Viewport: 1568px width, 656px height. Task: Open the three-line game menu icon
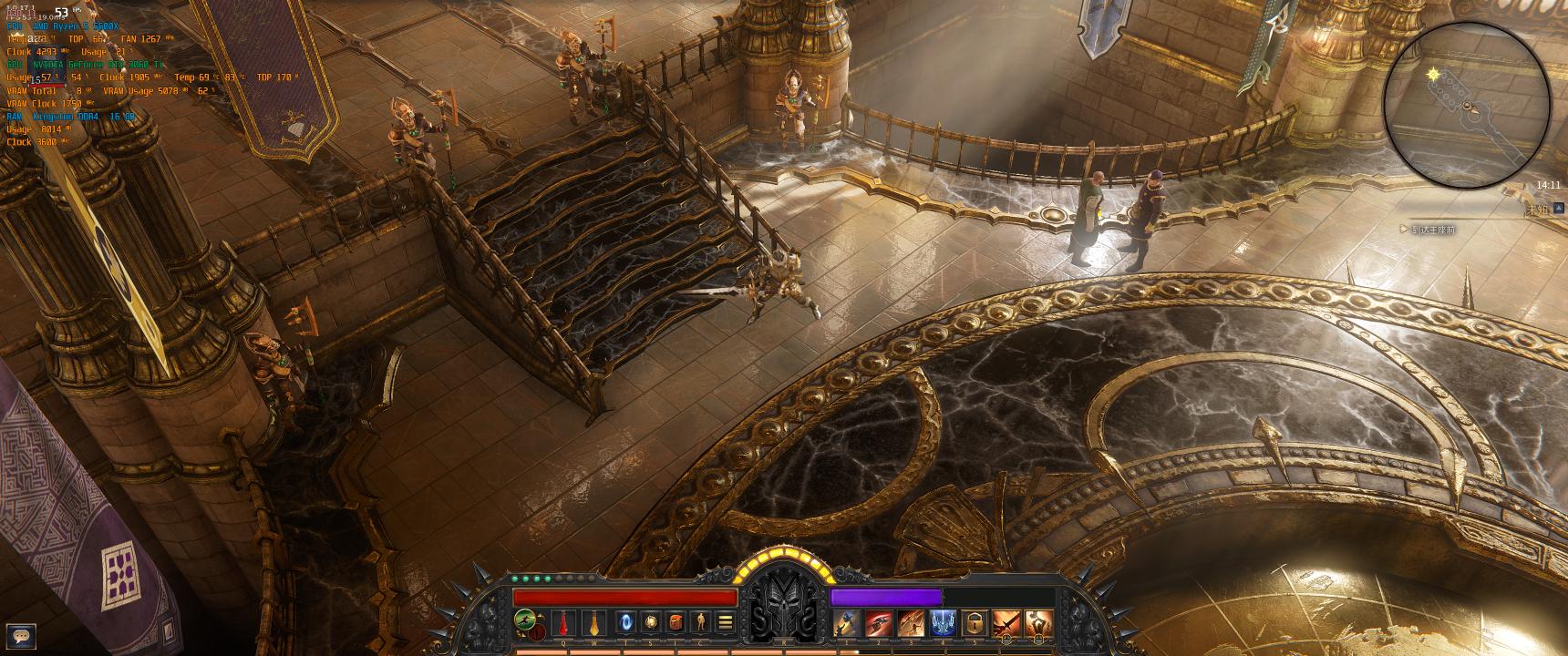[x=726, y=622]
